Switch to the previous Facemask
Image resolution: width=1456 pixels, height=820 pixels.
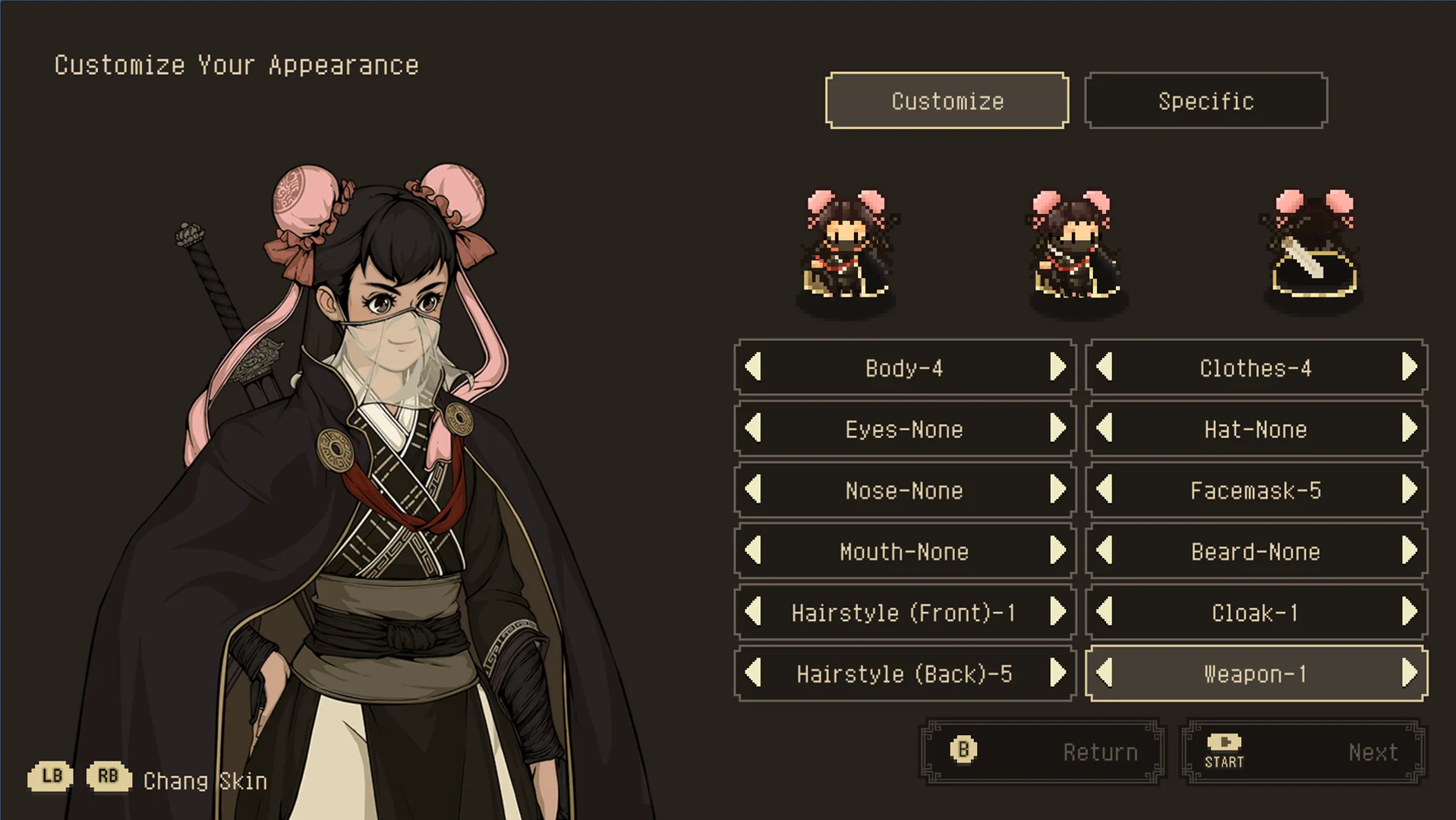click(x=1105, y=490)
